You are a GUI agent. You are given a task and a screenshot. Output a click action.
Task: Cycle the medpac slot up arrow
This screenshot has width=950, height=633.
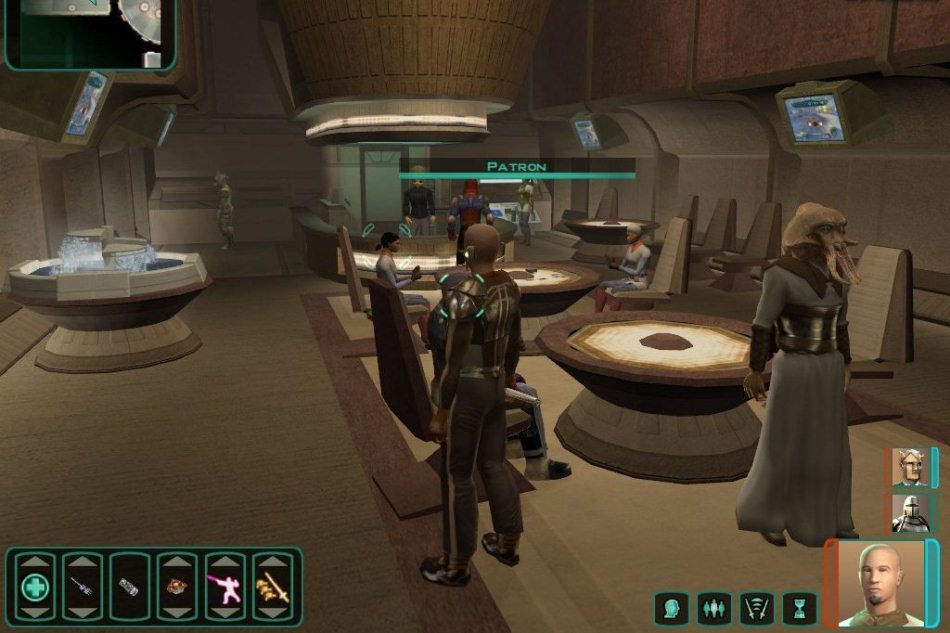click(34, 560)
